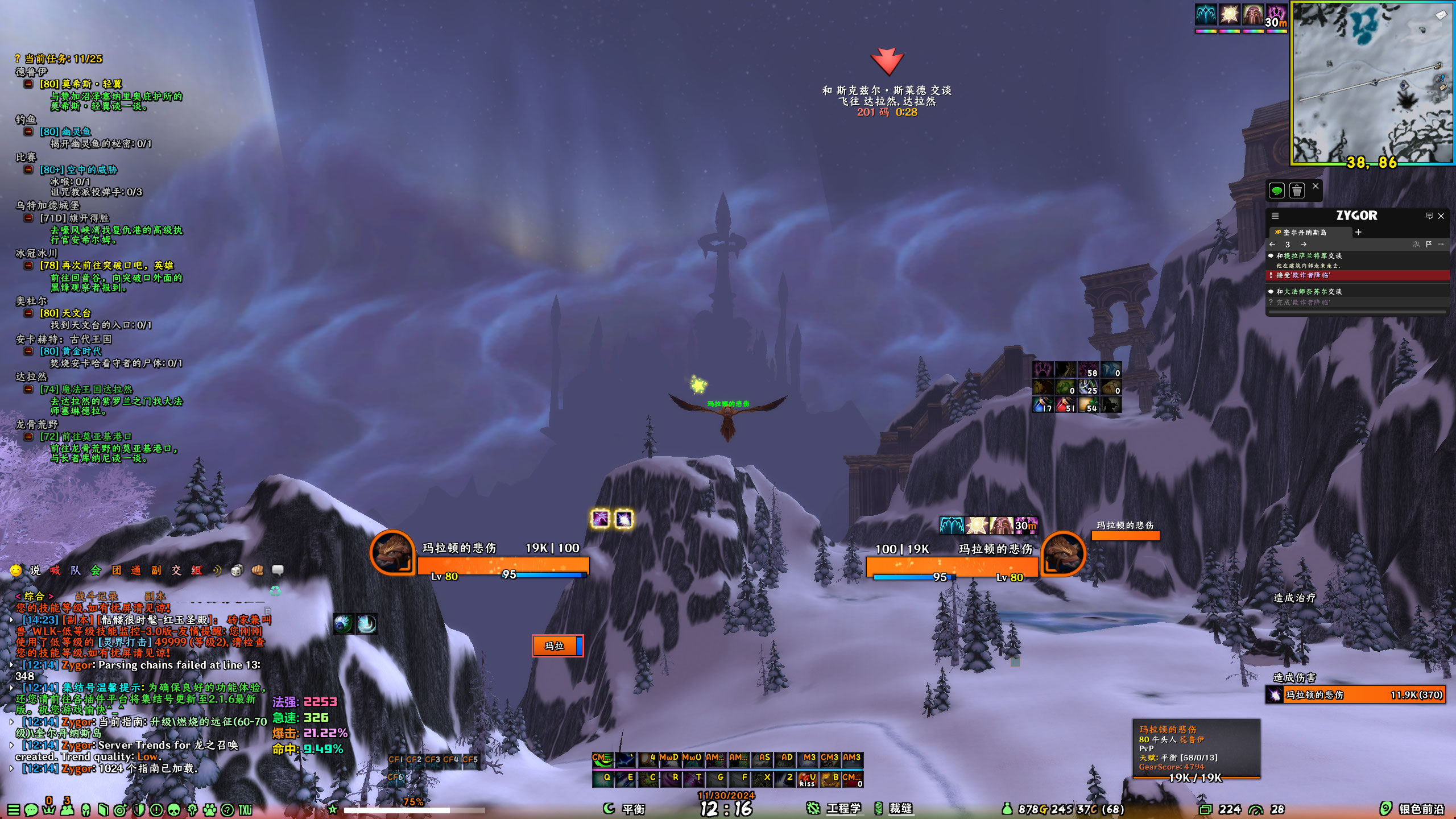The height and width of the screenshot is (819, 1456).
Task: Activate the action slot labeled kiss
Action: click(807, 779)
